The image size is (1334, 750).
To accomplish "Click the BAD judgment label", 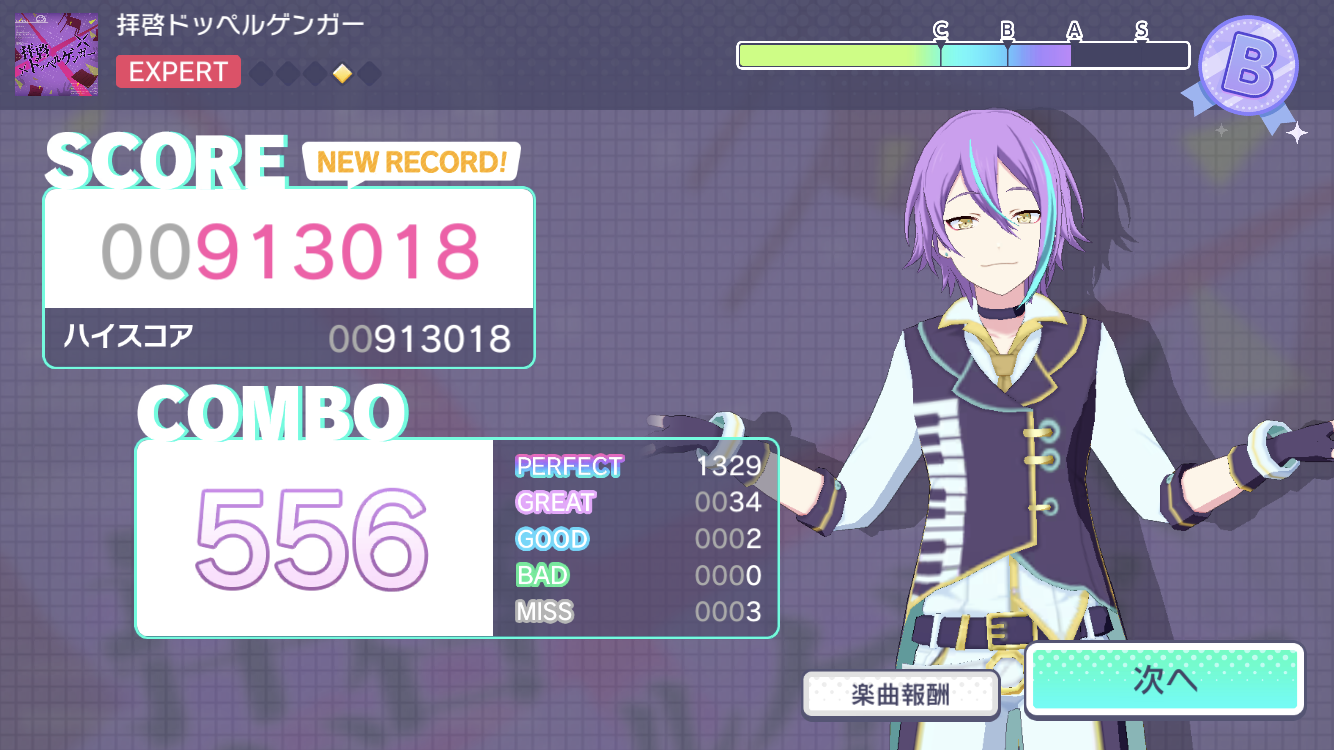I will 540,575.
